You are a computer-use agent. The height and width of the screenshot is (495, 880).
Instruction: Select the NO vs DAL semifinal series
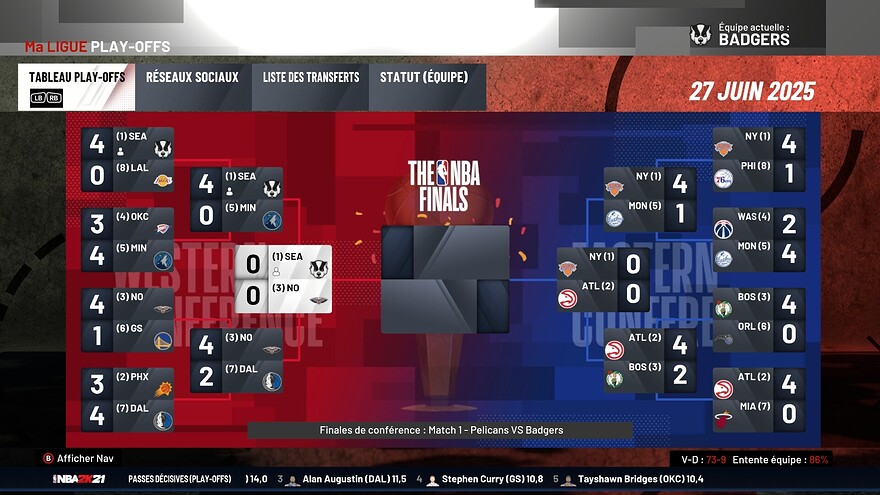pyautogui.click(x=236, y=361)
